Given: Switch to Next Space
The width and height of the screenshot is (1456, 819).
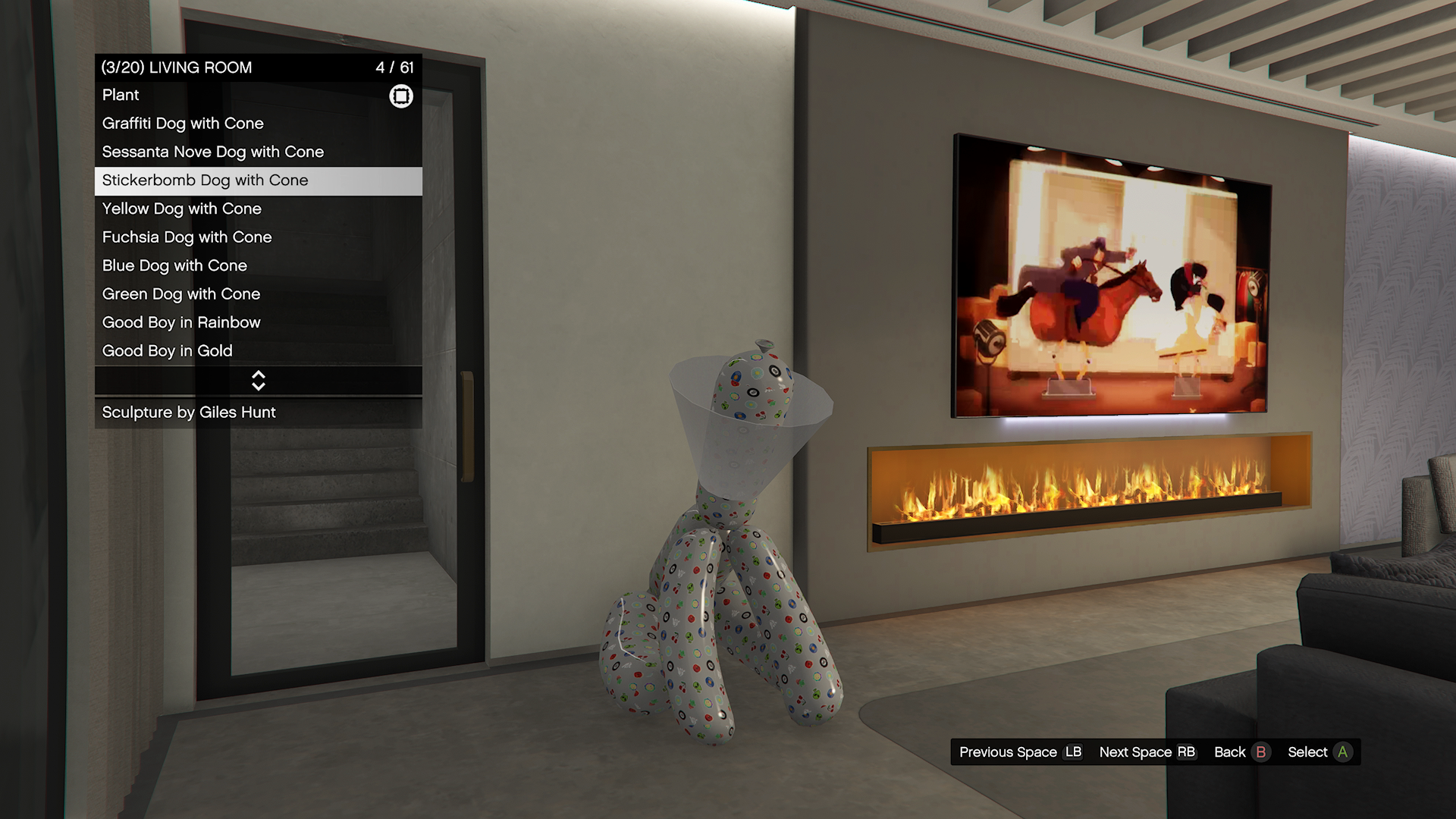Looking at the screenshot, I should pos(1147,752).
